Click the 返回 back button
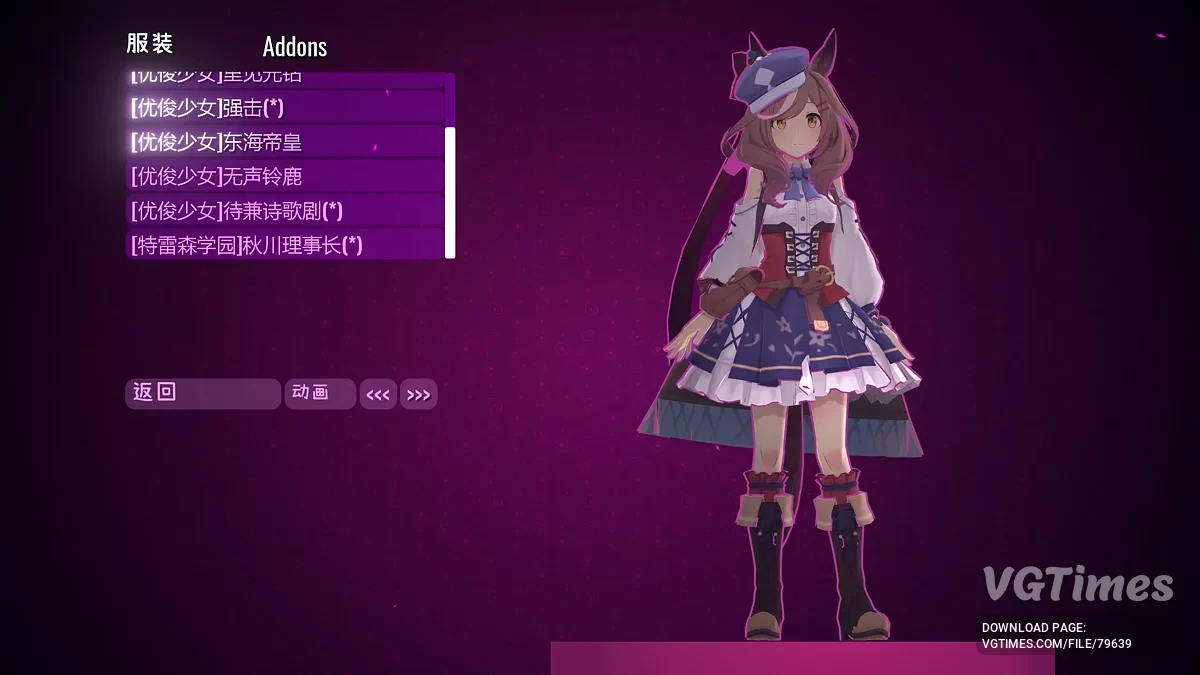 pyautogui.click(x=202, y=393)
